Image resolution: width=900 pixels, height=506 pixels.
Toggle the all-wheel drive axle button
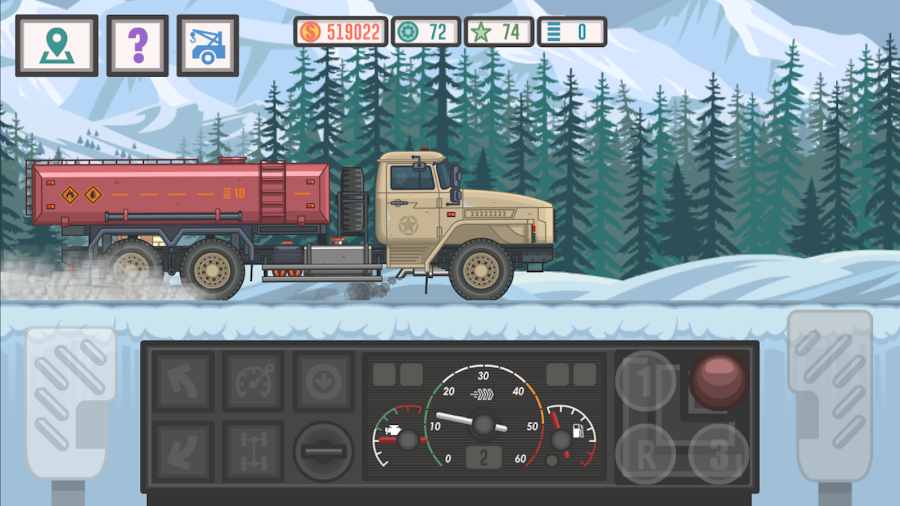click(x=252, y=450)
